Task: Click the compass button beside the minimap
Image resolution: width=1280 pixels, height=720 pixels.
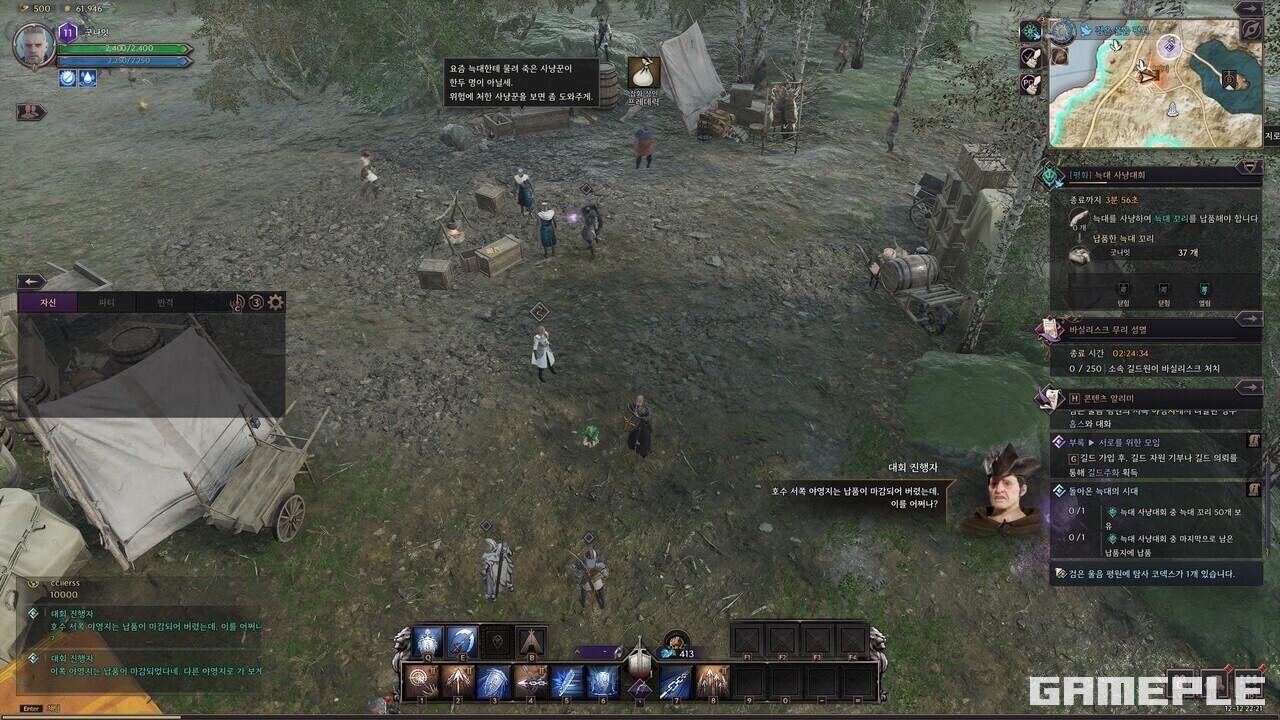Action: (x=1251, y=30)
